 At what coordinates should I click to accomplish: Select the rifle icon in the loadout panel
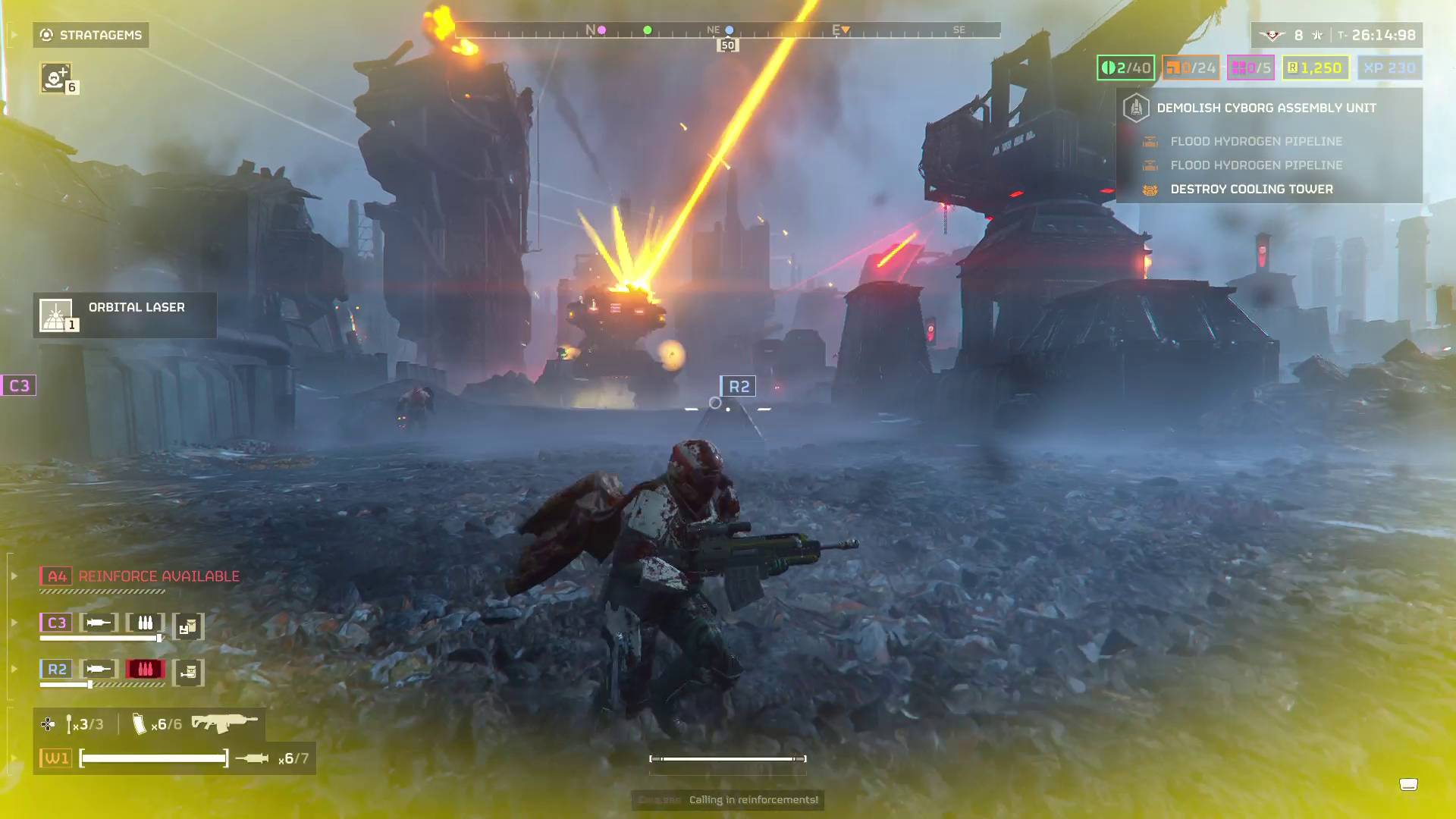coord(224,723)
